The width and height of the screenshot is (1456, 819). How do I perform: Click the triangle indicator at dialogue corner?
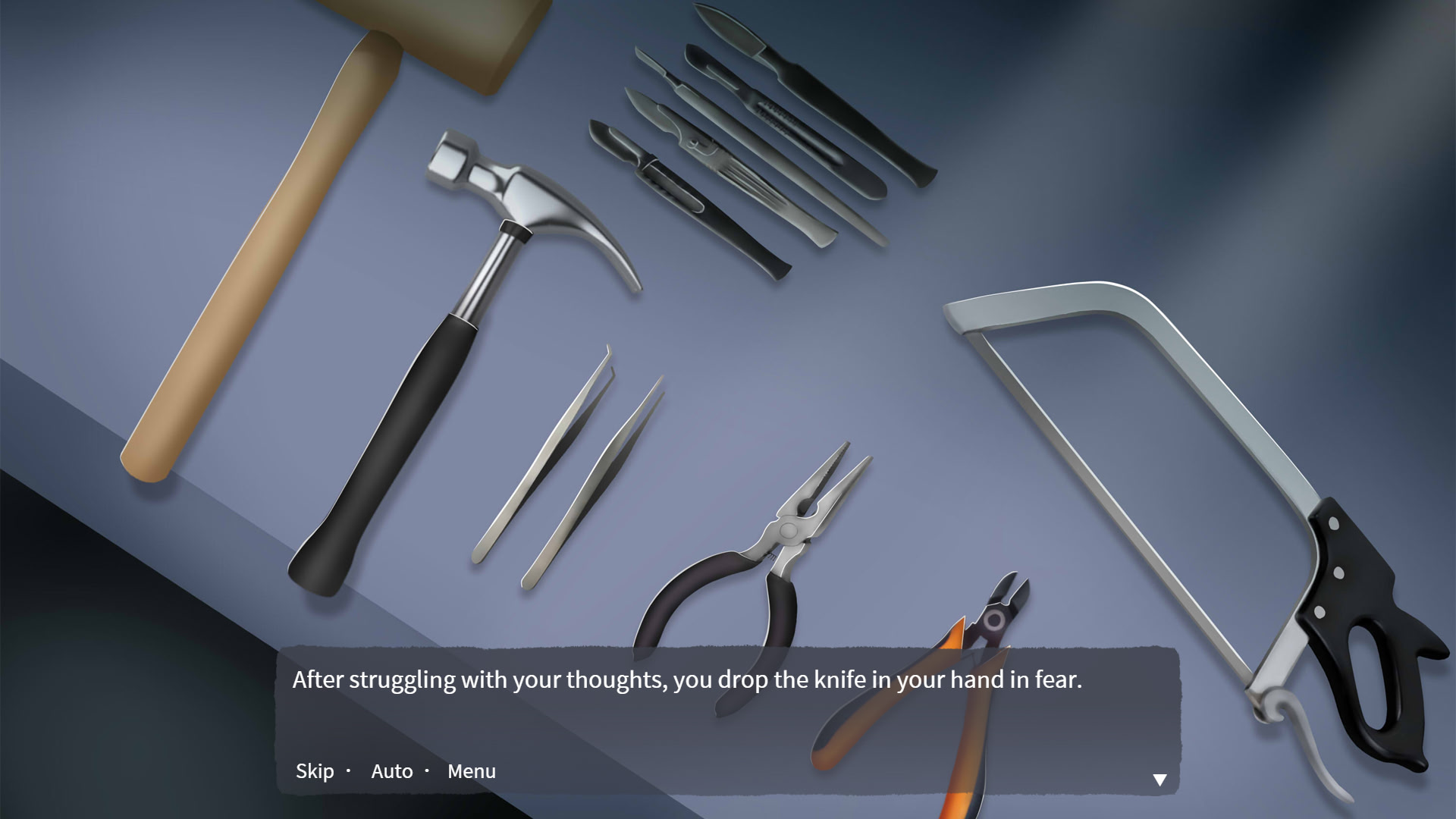[1160, 779]
